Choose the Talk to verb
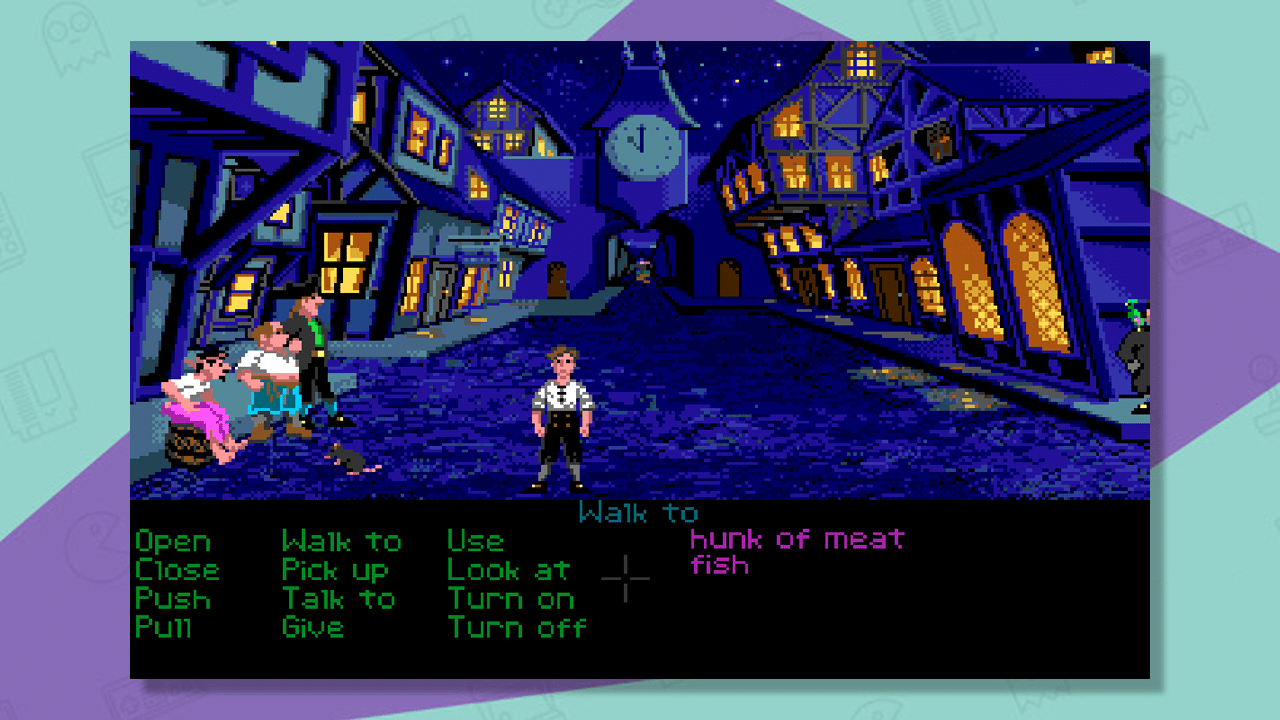This screenshot has height=720, width=1280. 341,600
